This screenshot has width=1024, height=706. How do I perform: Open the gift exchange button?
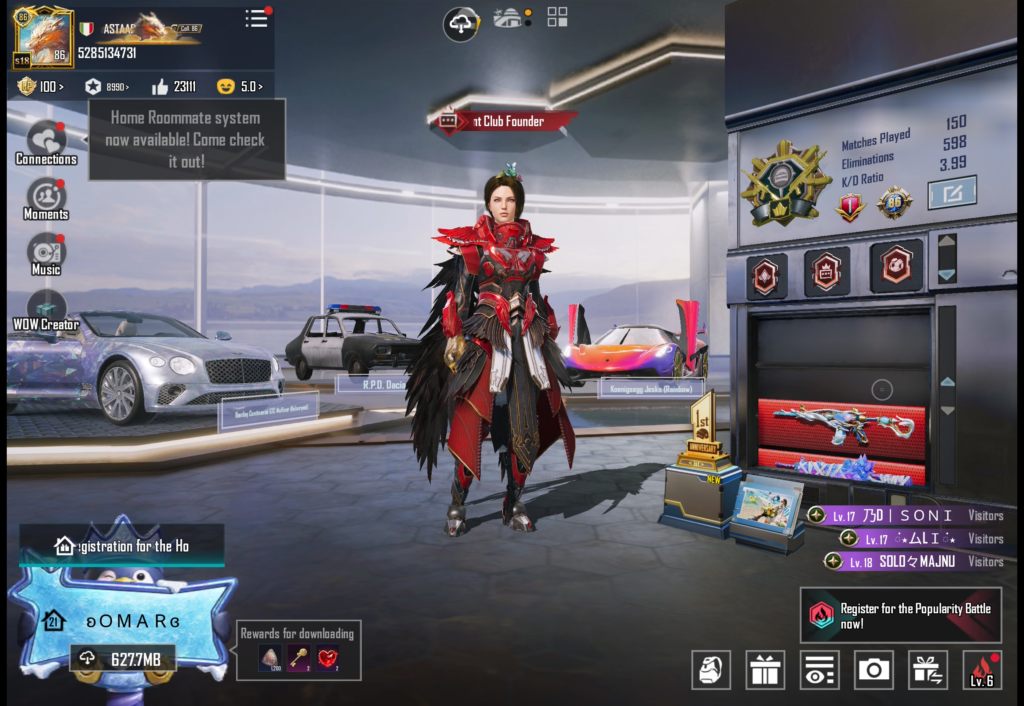(928, 670)
